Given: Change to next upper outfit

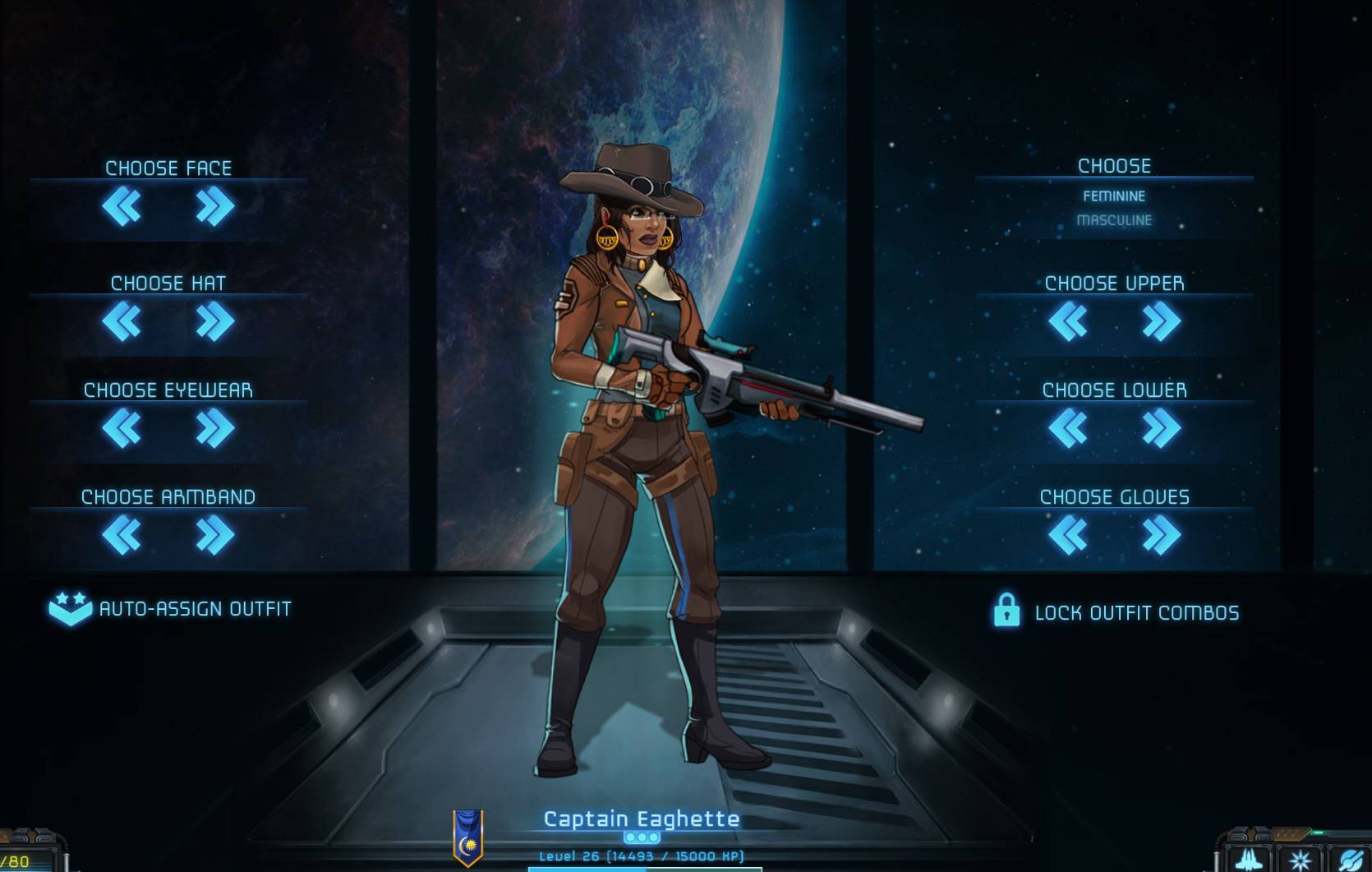Looking at the screenshot, I should pyautogui.click(x=1161, y=321).
